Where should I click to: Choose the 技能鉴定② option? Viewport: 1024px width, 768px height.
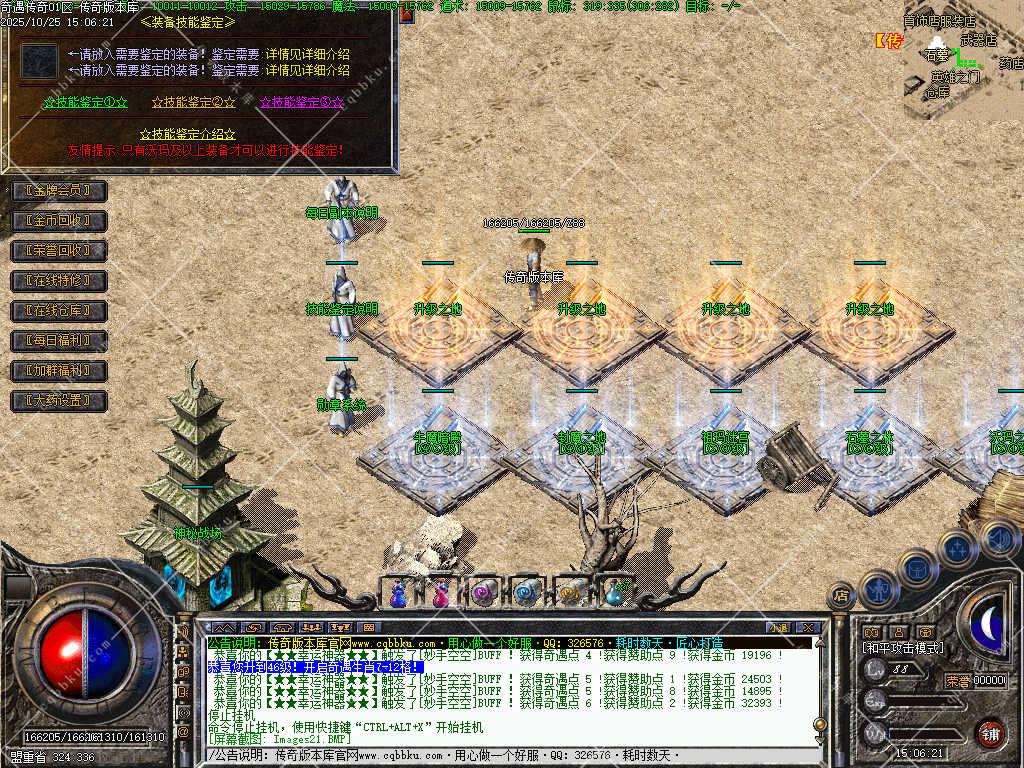[194, 102]
